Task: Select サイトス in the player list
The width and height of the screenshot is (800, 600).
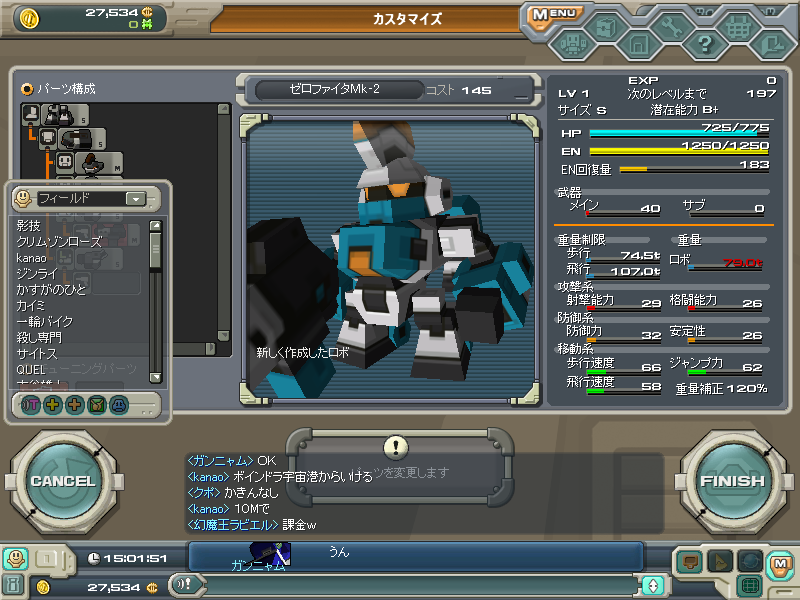Action: tap(37, 354)
